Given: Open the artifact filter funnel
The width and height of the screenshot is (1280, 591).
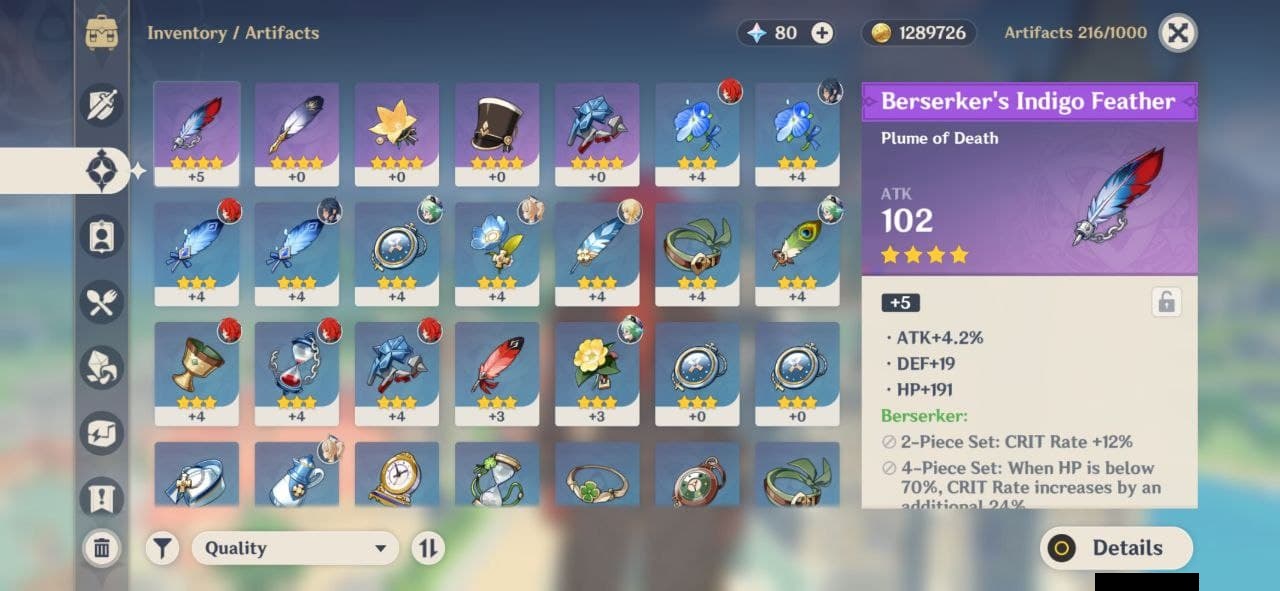Looking at the screenshot, I should (162, 548).
